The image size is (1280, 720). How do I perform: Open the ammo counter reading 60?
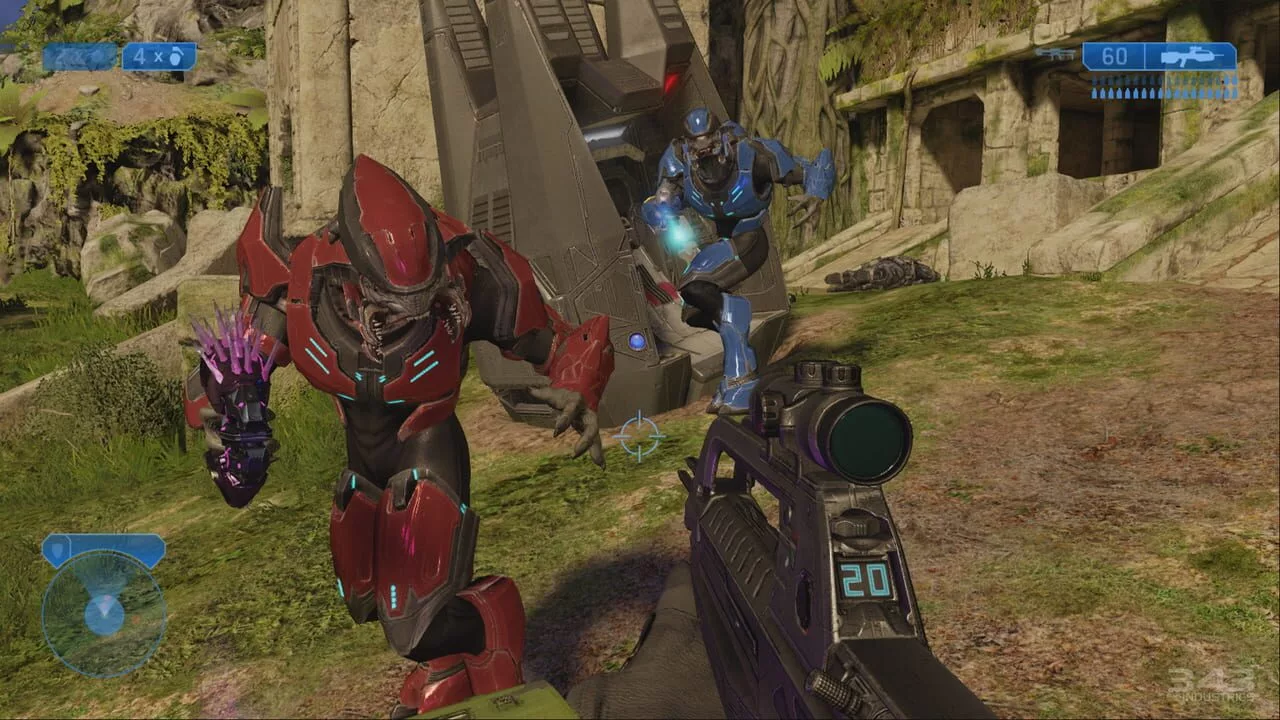point(1114,57)
